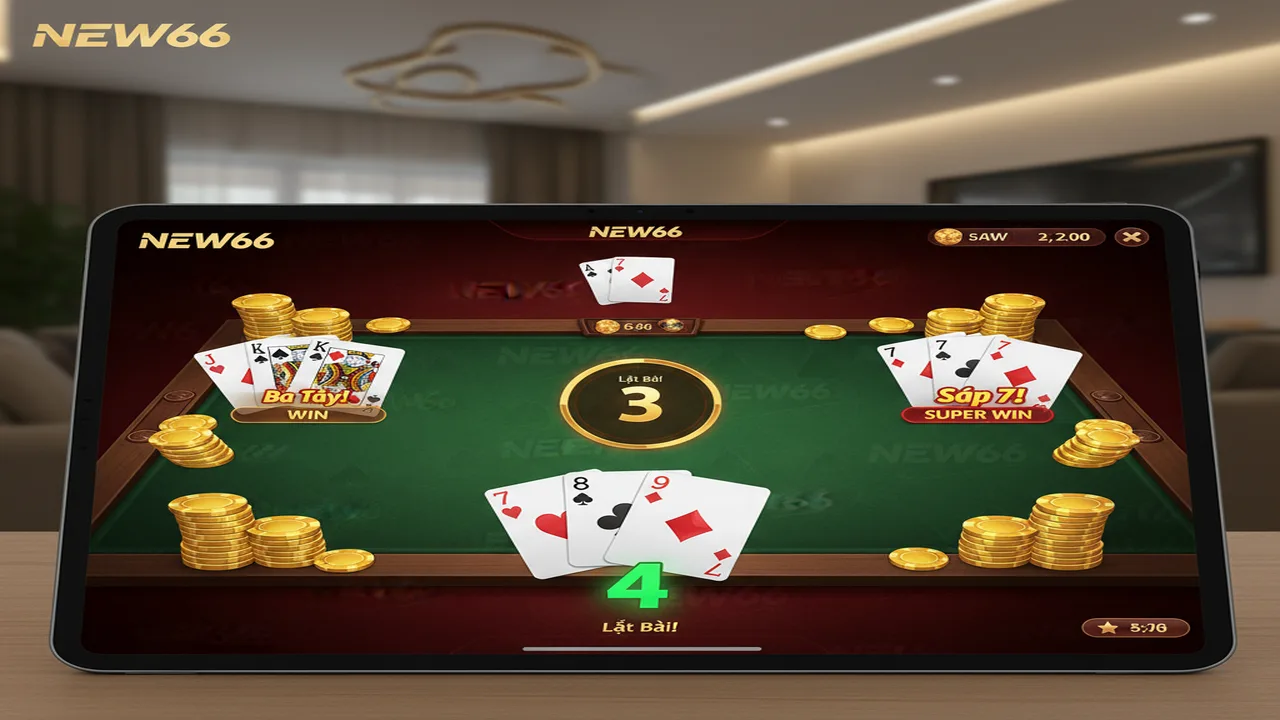Click the single gold coin near the left coin stacks
The image size is (1280, 720).
click(x=388, y=324)
